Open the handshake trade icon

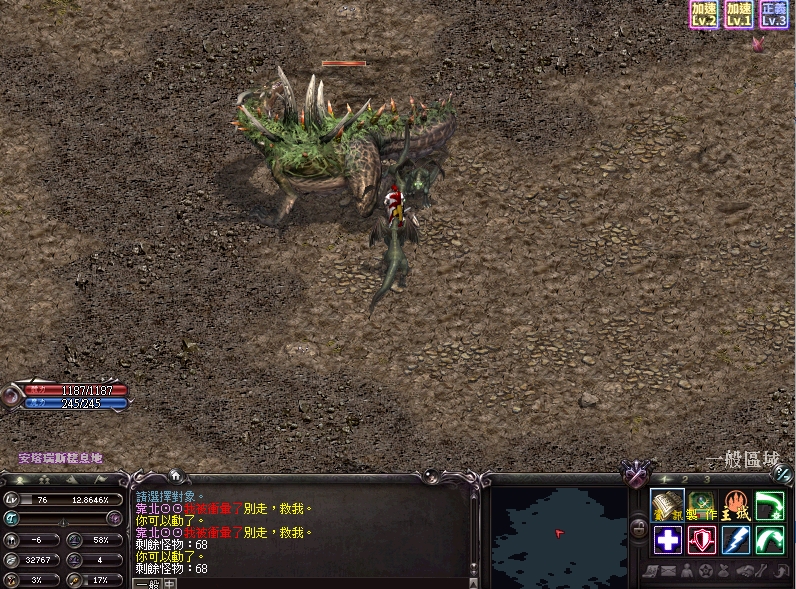click(x=744, y=571)
